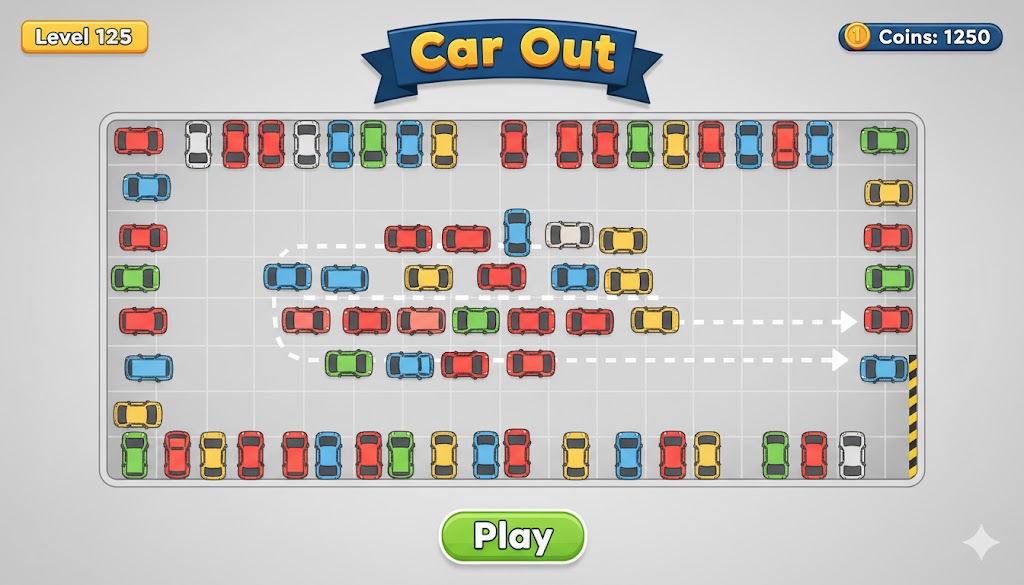Open the Level 125 badge
1024x585 pixels.
(x=84, y=37)
